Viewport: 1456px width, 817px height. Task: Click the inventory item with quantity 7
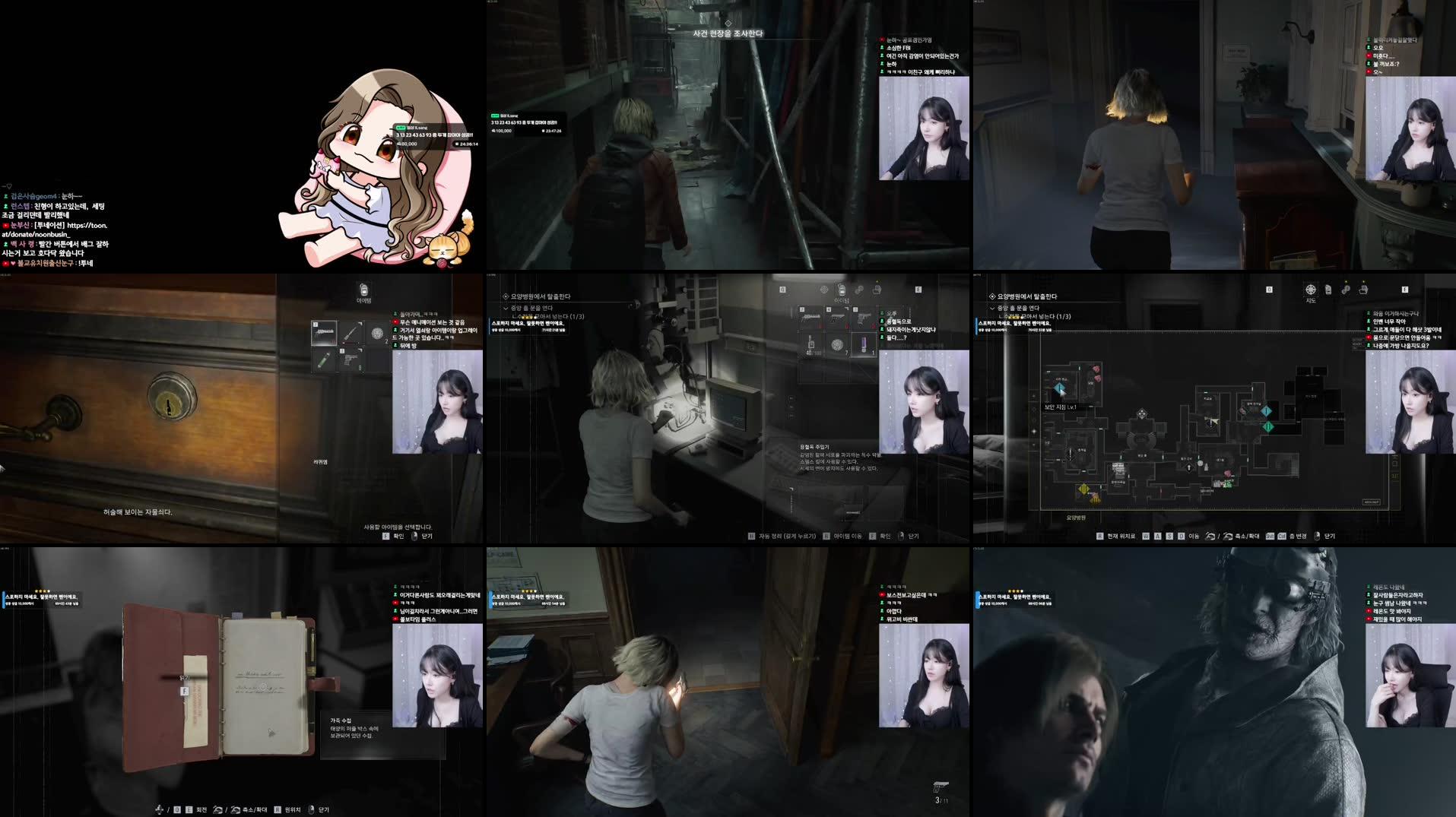point(837,346)
